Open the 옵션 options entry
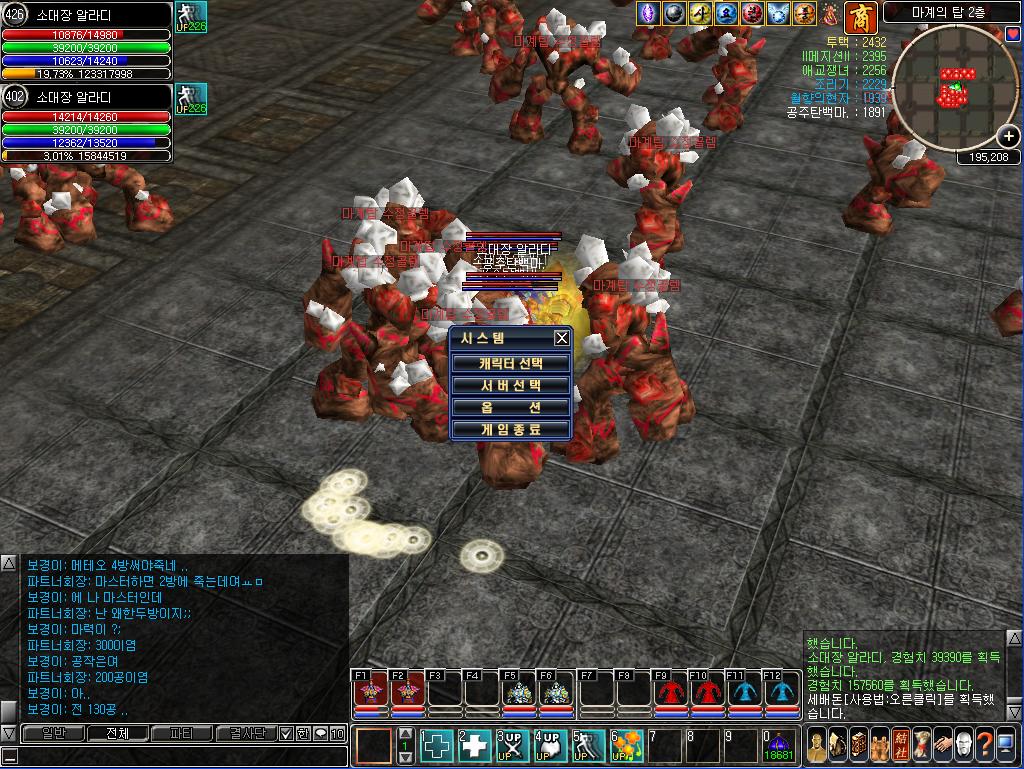This screenshot has height=769, width=1024. [511, 408]
